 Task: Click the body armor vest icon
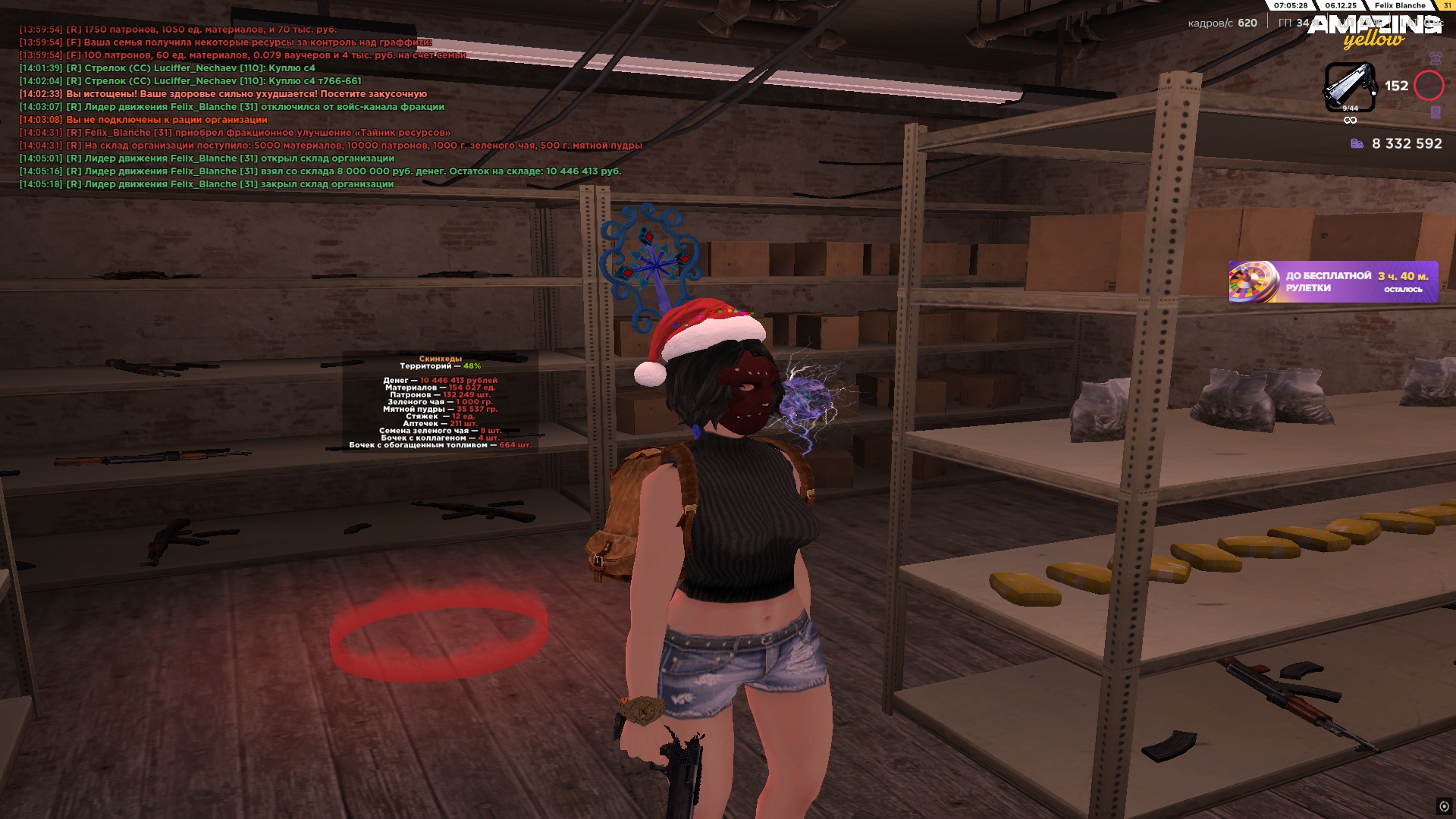click(1435, 58)
